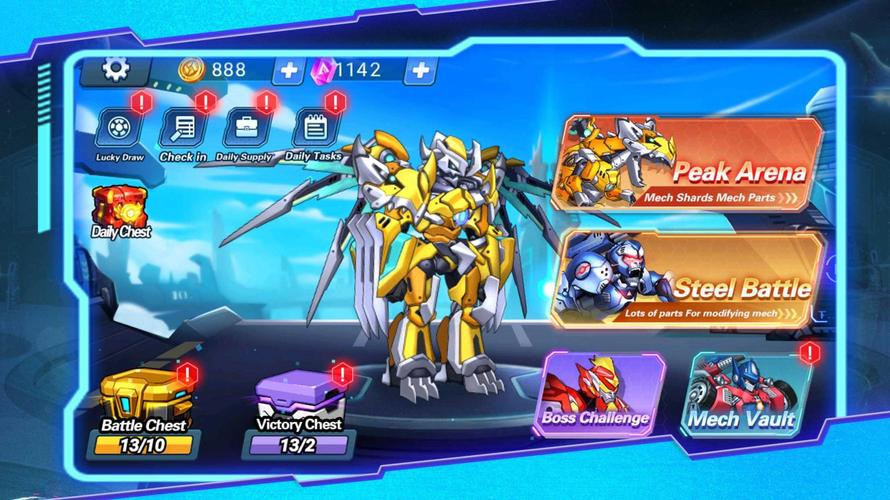View the Daily Tasks list
Image resolution: width=890 pixels, height=500 pixels.
pos(313,130)
